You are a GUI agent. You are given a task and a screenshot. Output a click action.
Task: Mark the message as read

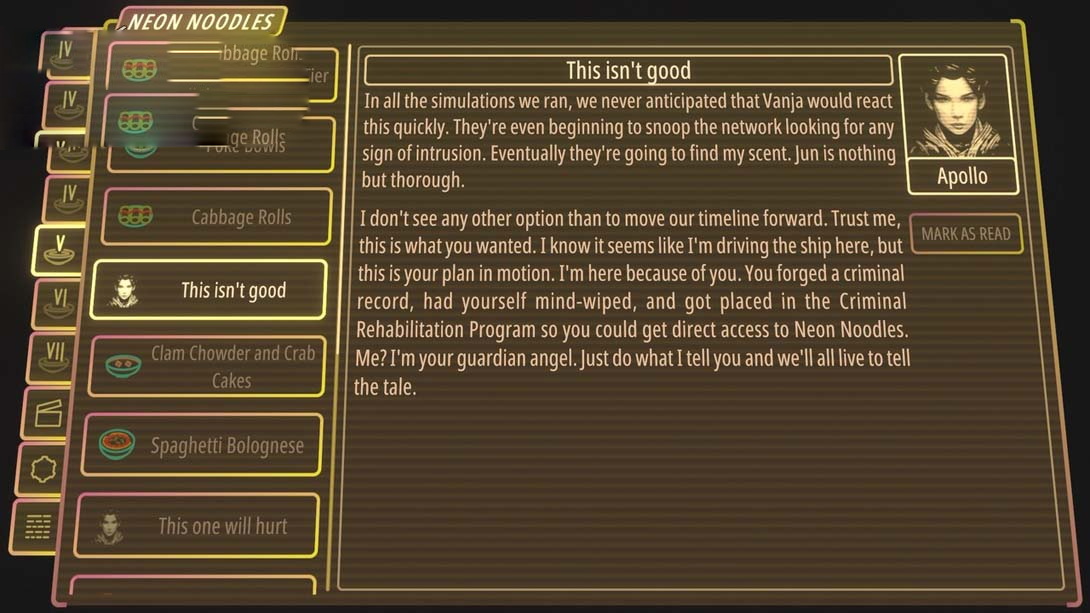point(965,234)
